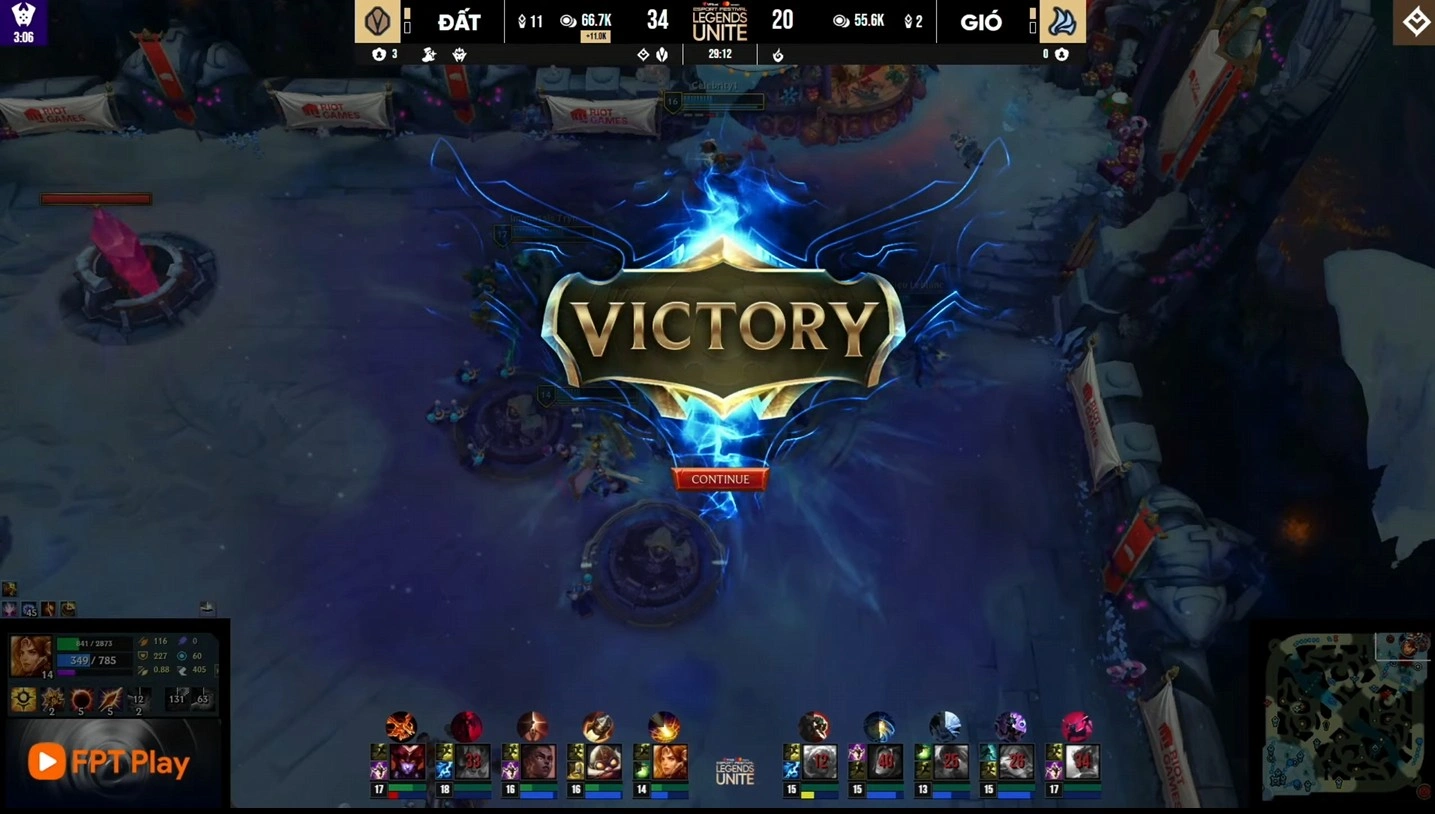1435x814 pixels.
Task: Select Leona's Zenith Blade ability icon
Action: (x=110, y=698)
